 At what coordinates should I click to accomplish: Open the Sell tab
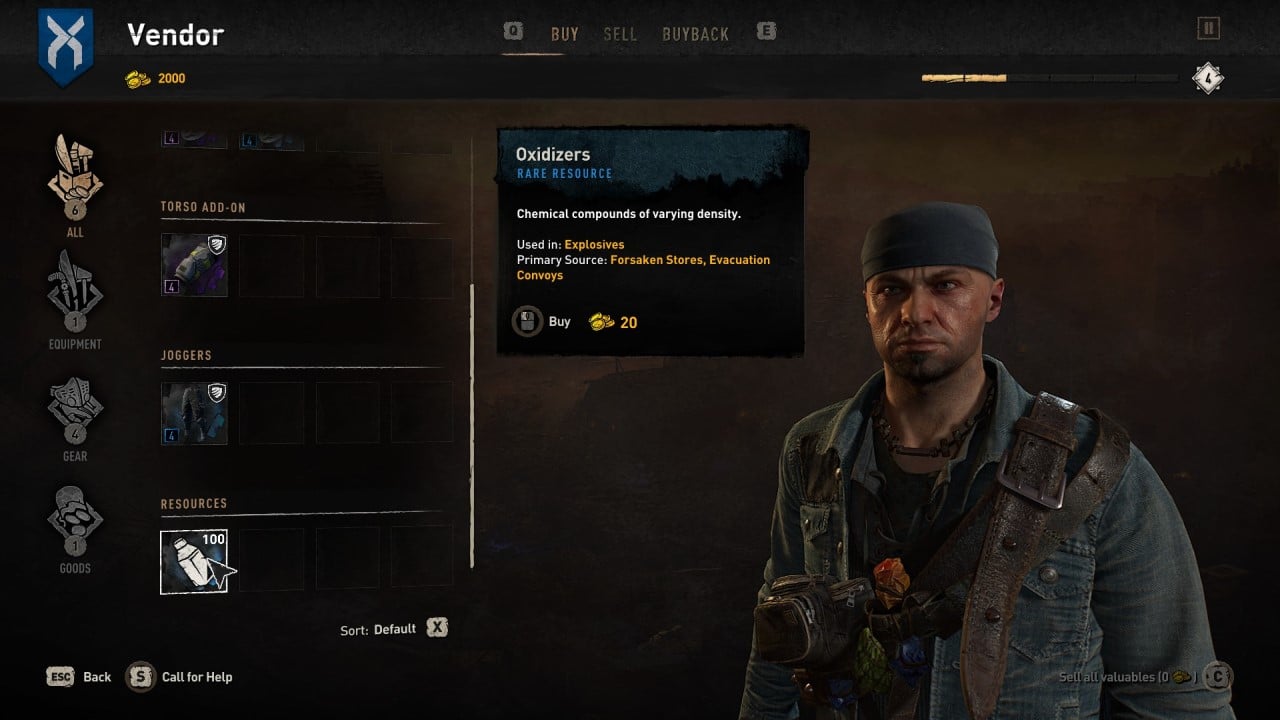[620, 34]
